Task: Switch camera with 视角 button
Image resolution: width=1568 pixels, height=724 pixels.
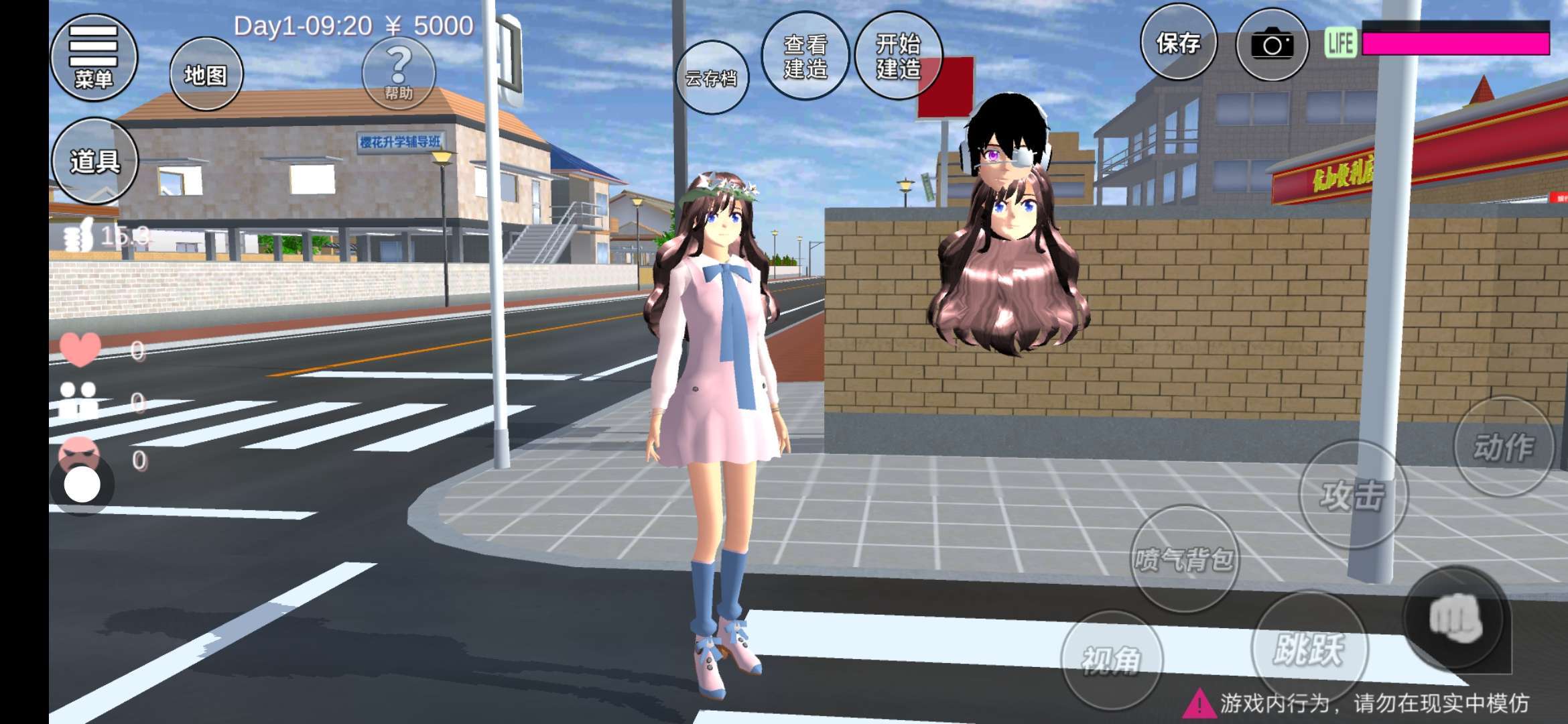Action: [1111, 660]
